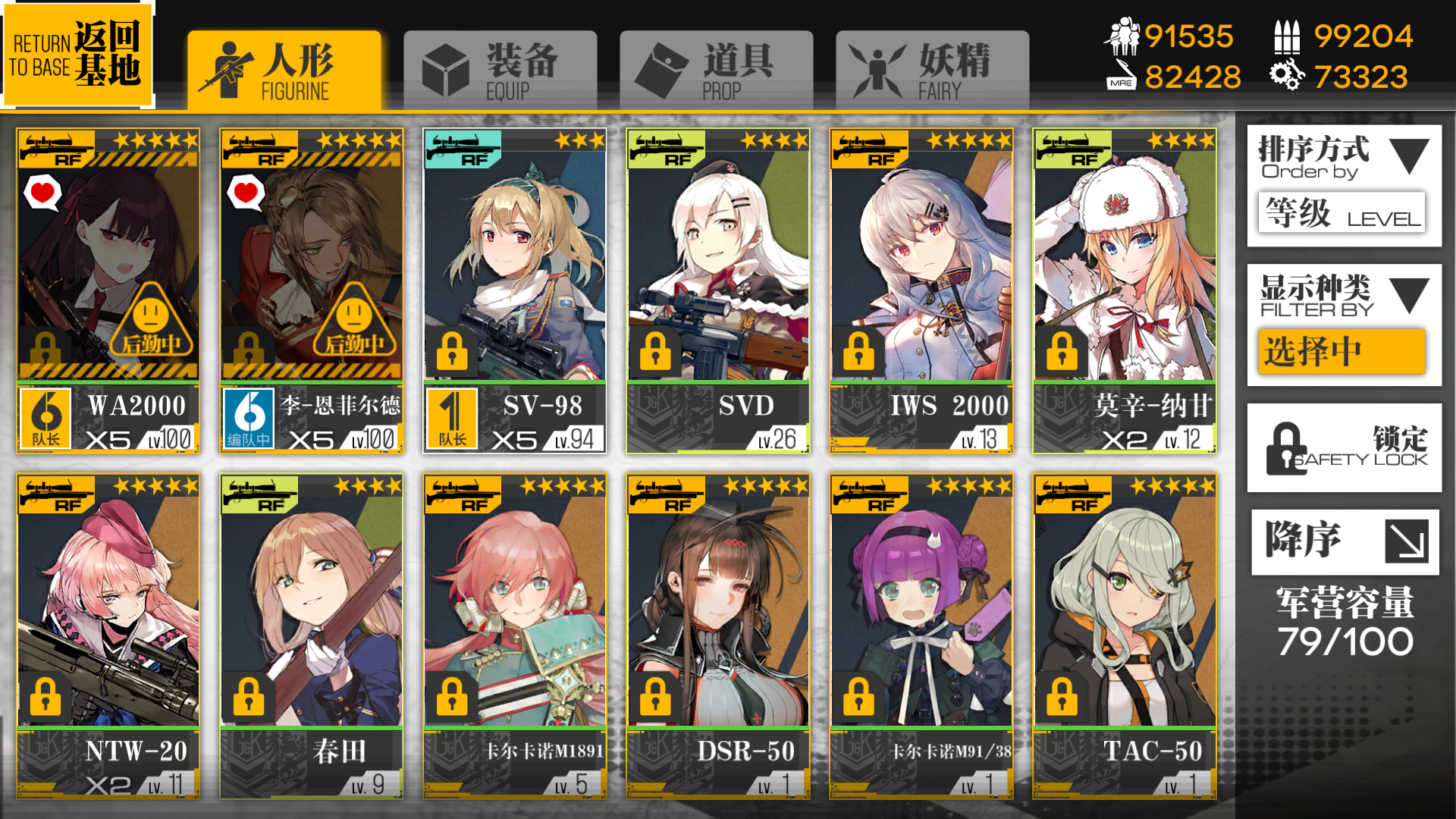Toggle the safety lock on SV-98's card
Screen dimensions: 1456x819
[452, 351]
